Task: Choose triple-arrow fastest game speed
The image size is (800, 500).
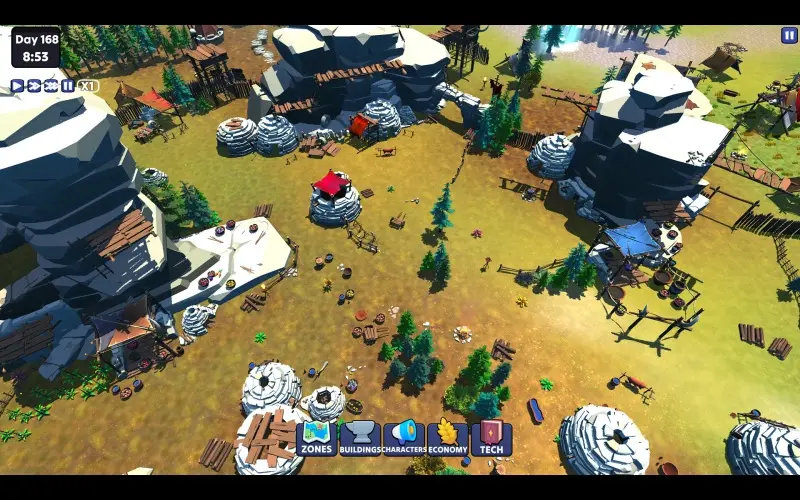Action: pos(51,86)
